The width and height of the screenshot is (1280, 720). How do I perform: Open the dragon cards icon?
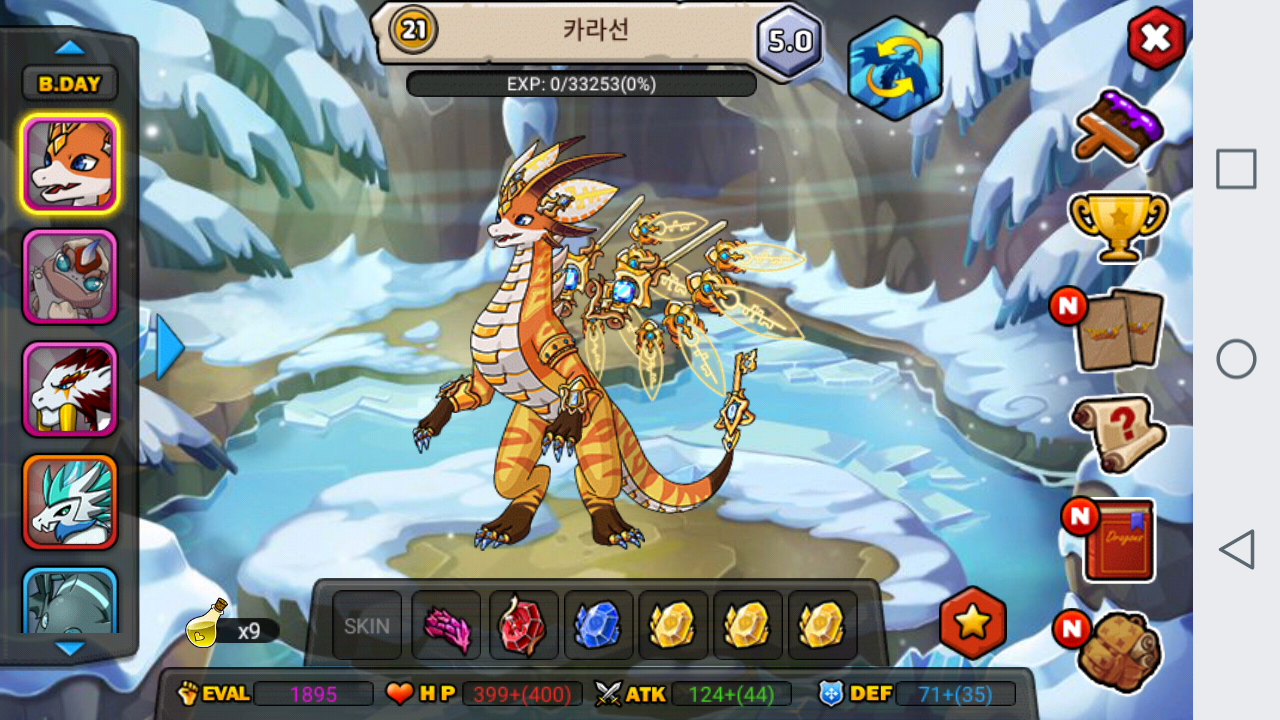[x=1120, y=329]
